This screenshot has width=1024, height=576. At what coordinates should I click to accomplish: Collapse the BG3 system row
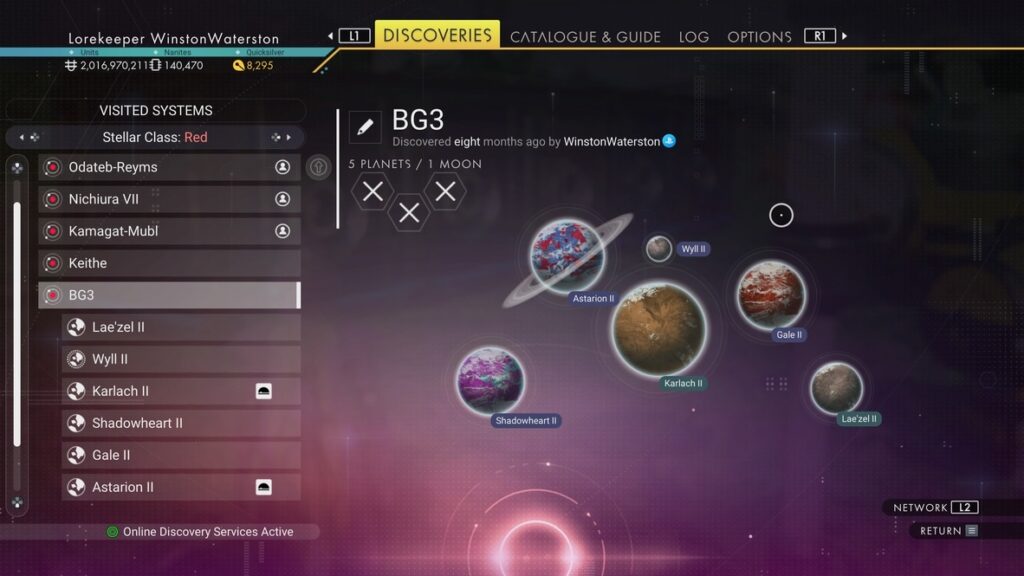tap(169, 295)
